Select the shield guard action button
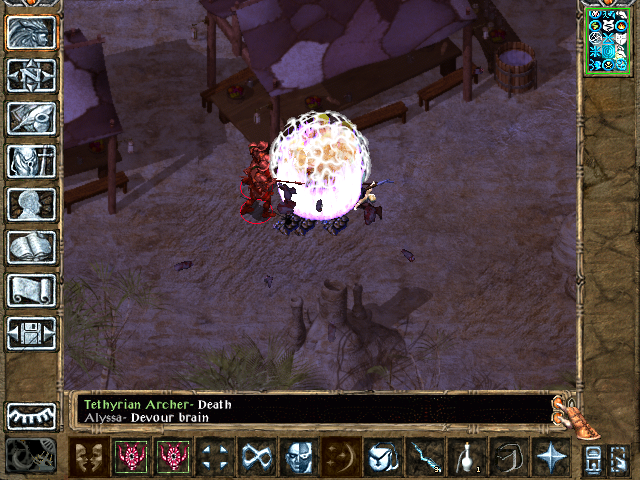 tap(383, 457)
